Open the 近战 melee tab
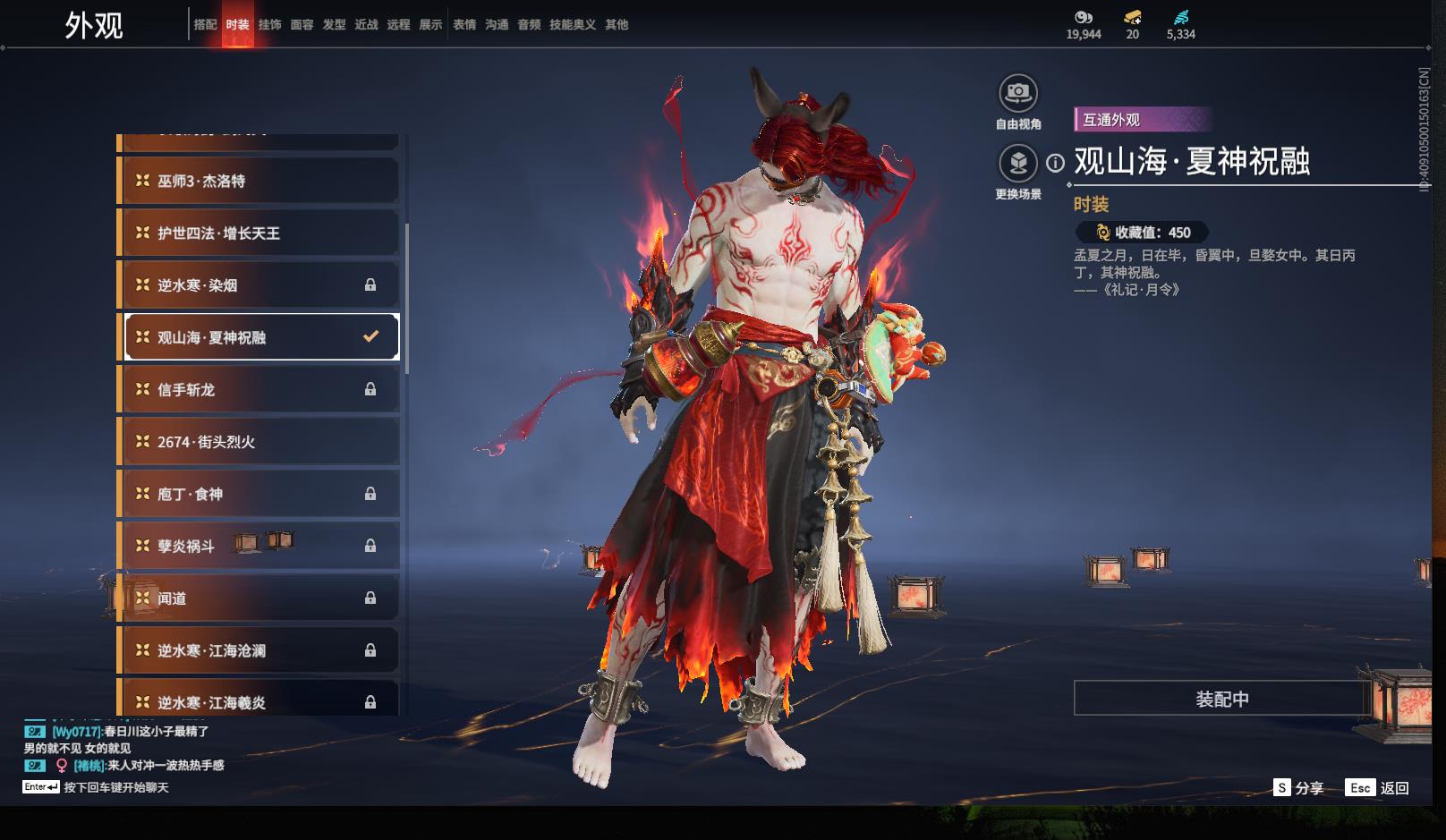 coord(366,25)
